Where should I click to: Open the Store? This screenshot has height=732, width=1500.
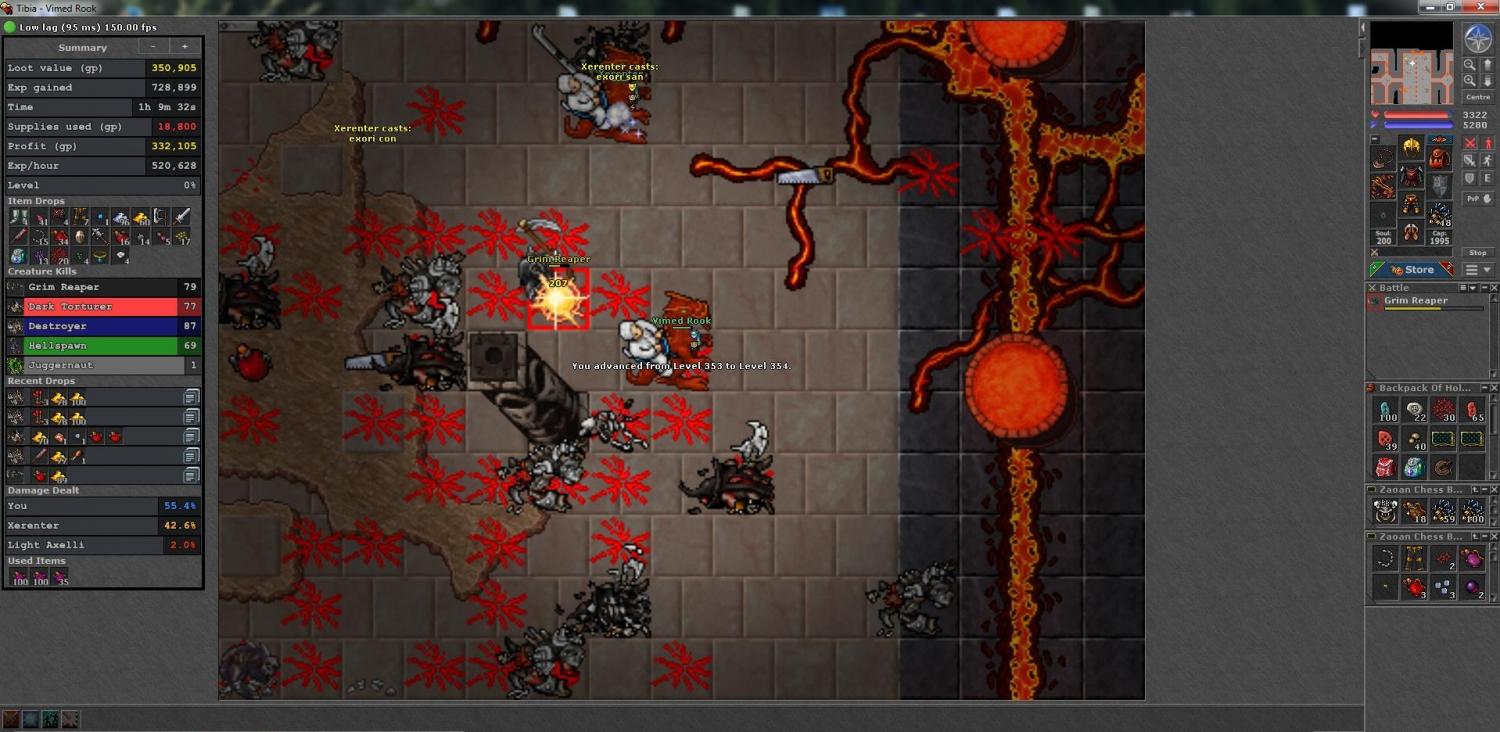coord(1412,270)
